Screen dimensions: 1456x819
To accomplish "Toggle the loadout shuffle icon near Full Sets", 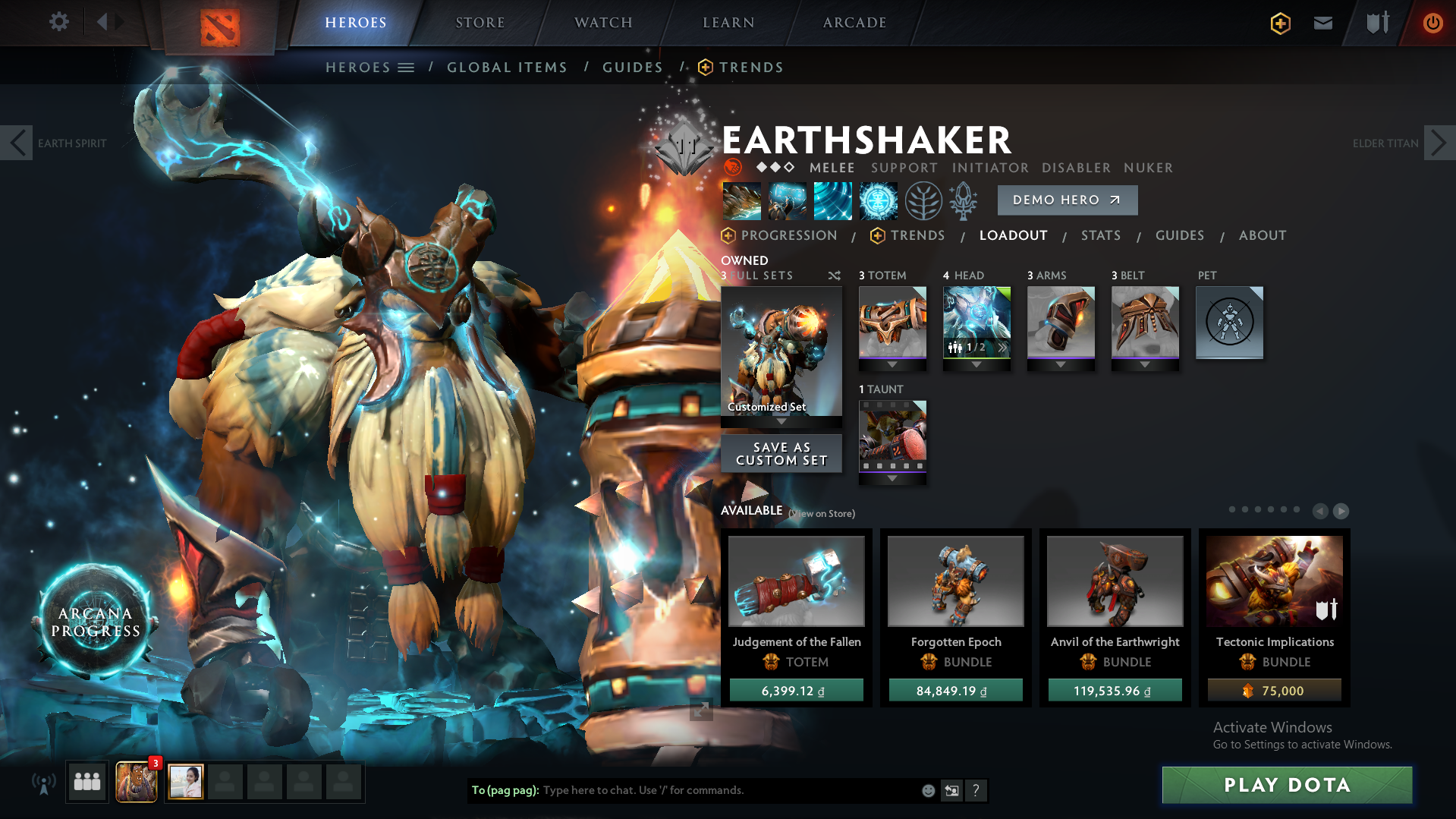I will (833, 276).
